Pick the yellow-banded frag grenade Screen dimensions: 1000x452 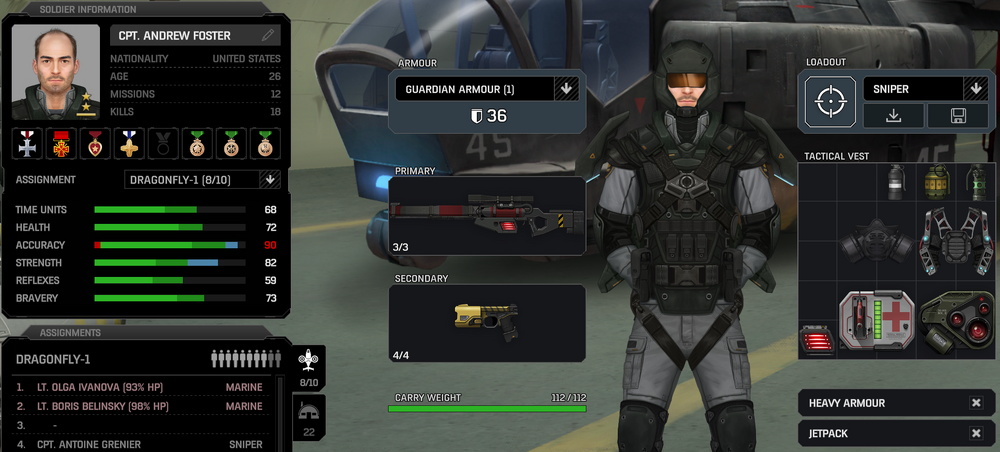(x=936, y=183)
